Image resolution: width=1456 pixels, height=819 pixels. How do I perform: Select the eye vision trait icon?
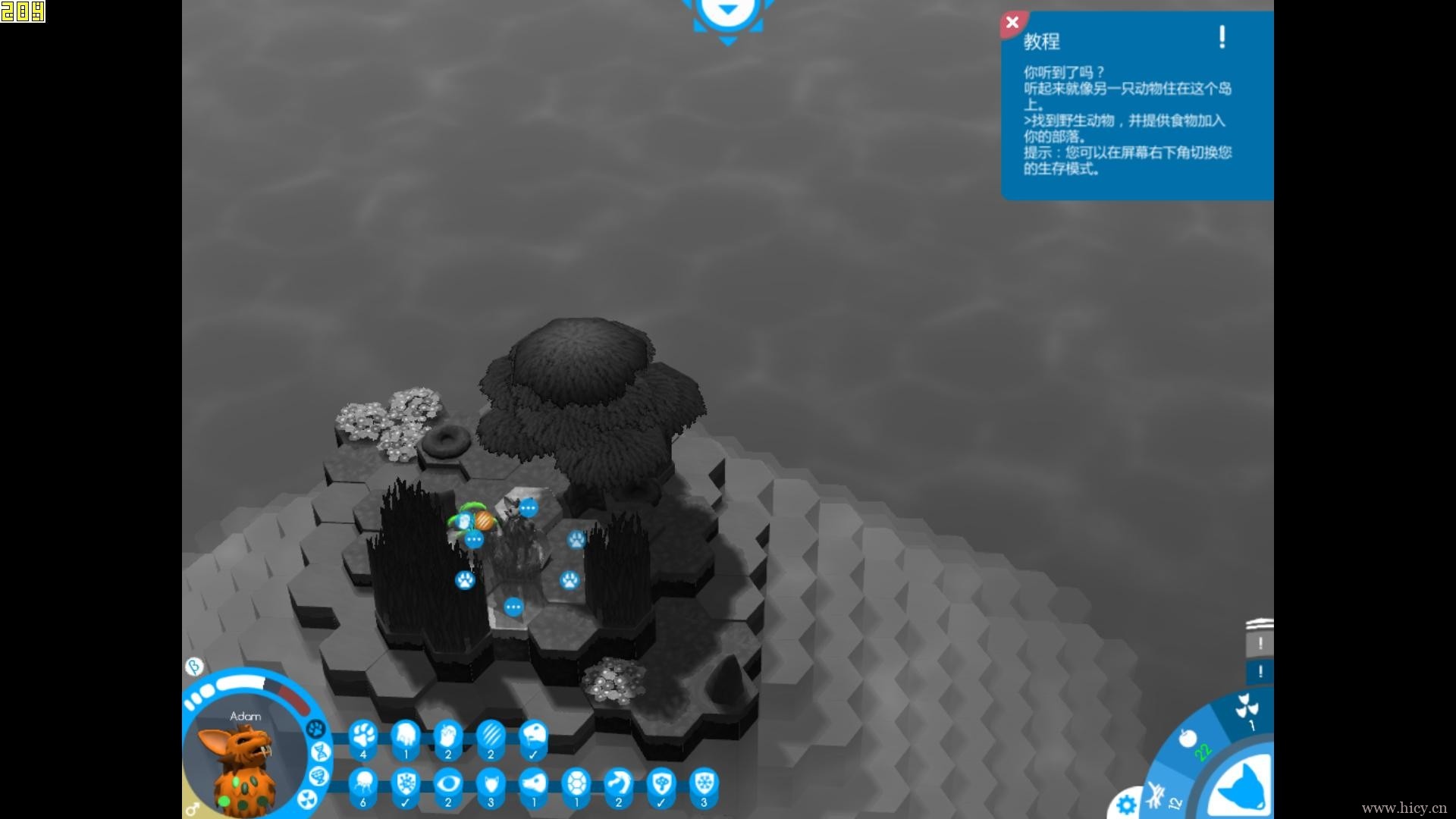(x=448, y=783)
